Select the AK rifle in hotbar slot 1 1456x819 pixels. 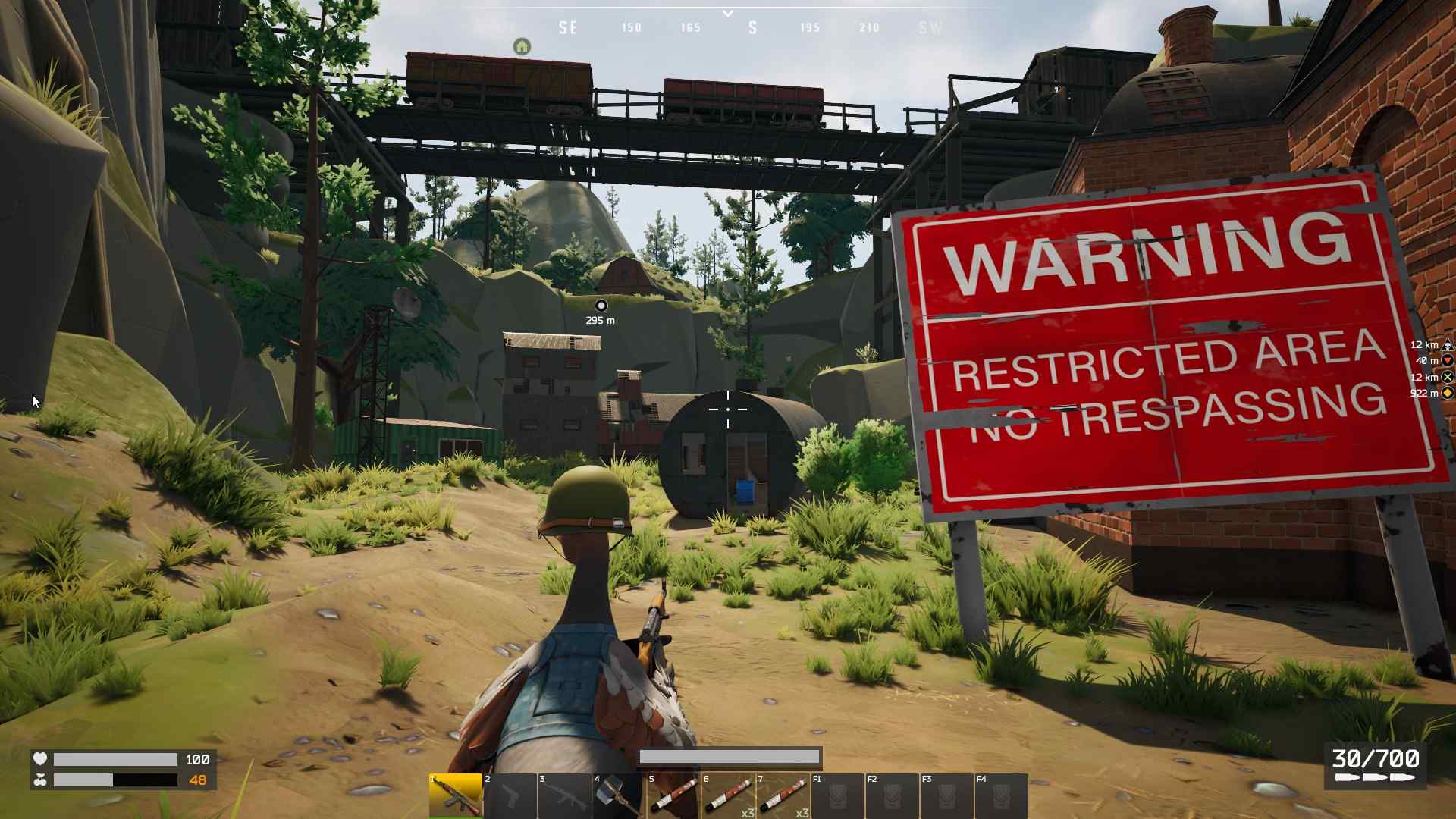pyautogui.click(x=456, y=795)
